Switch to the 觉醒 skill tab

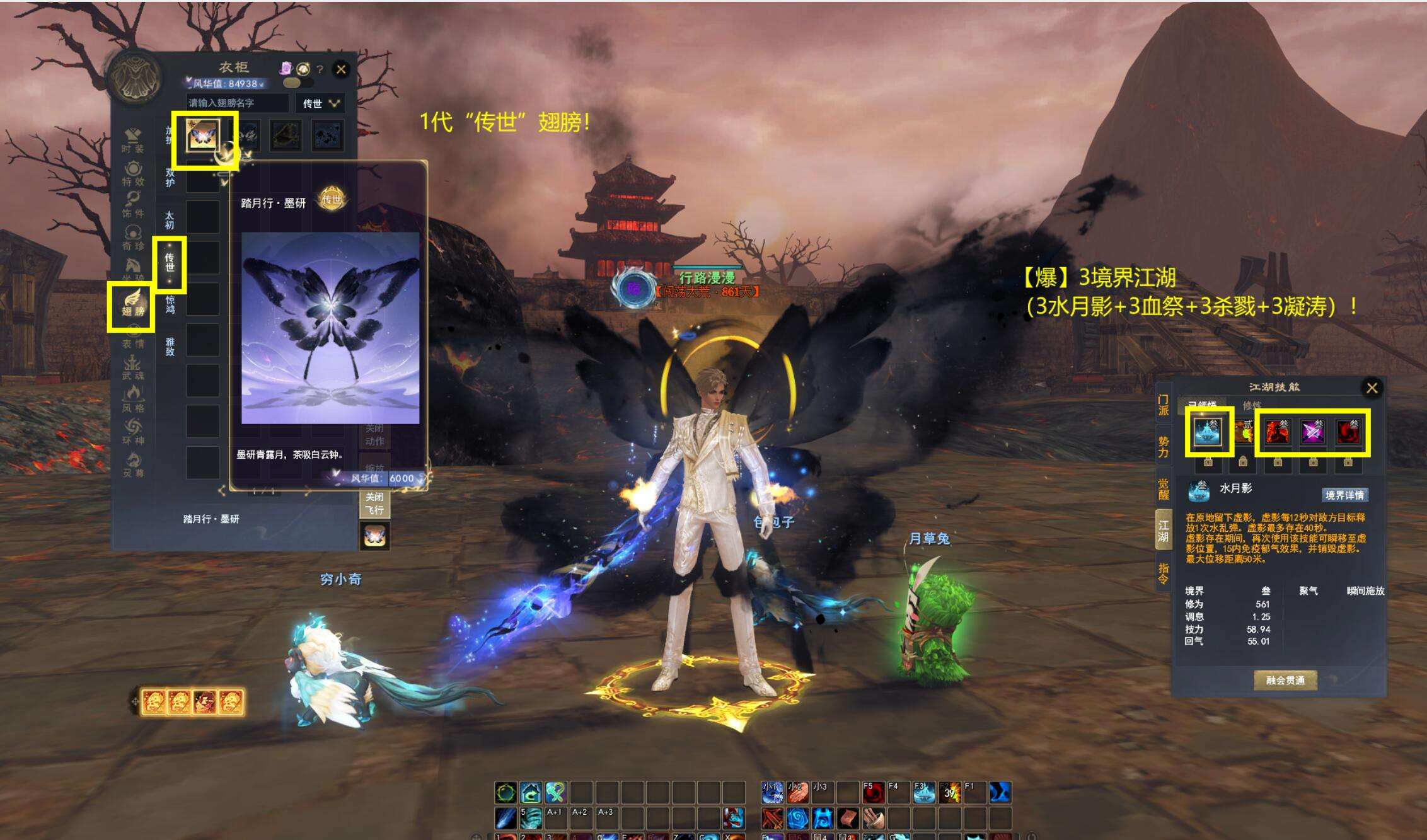click(1164, 488)
